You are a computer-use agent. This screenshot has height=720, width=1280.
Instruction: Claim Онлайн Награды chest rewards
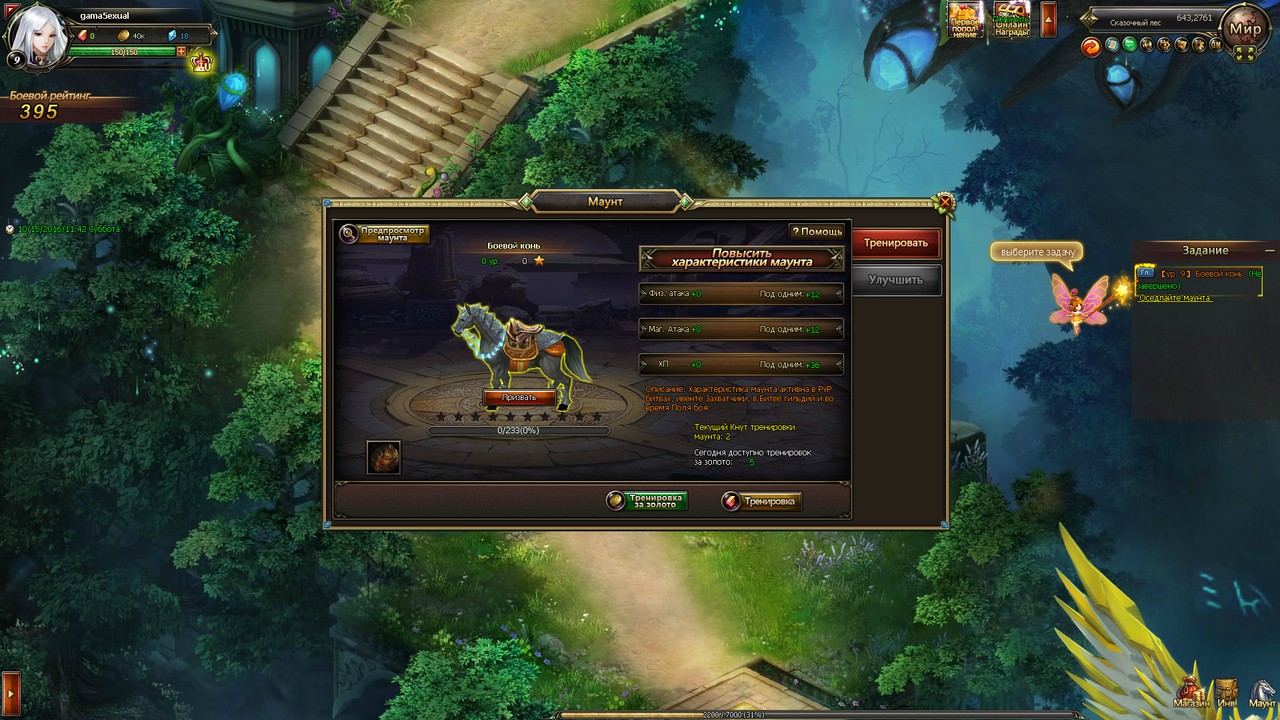(1011, 19)
